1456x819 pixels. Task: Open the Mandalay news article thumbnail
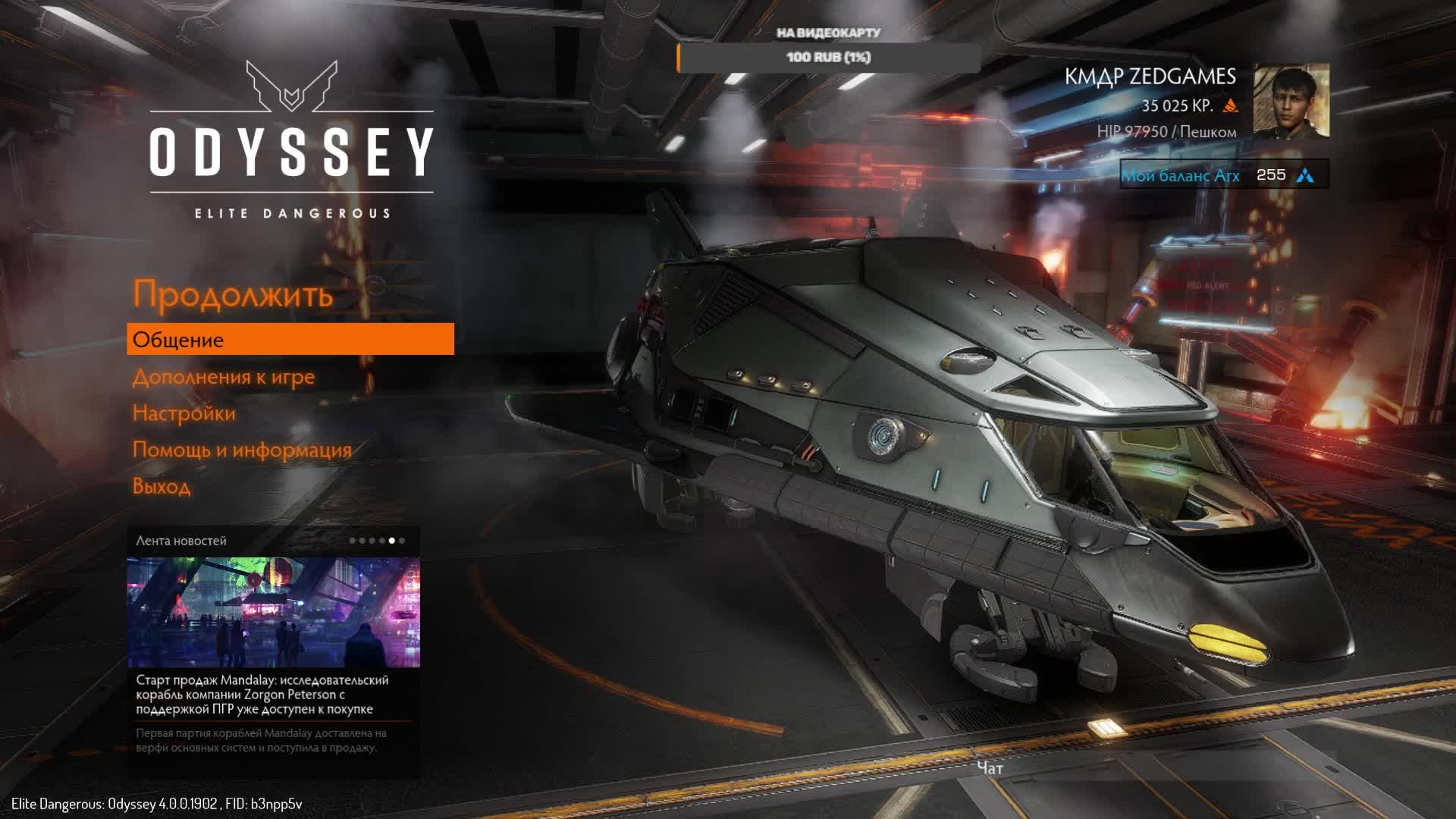pos(273,612)
